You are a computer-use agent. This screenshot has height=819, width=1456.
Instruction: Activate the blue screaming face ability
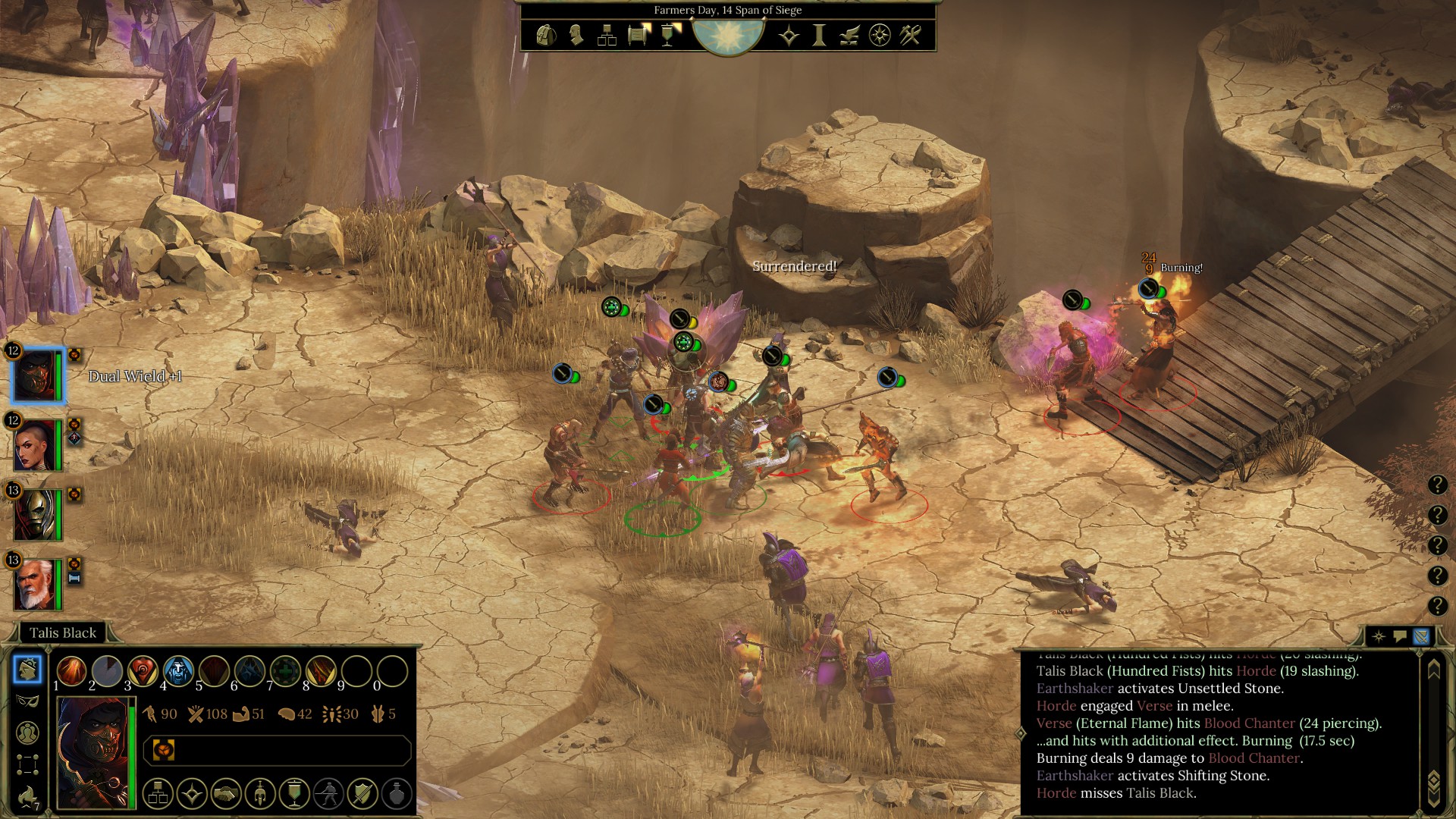tap(178, 671)
